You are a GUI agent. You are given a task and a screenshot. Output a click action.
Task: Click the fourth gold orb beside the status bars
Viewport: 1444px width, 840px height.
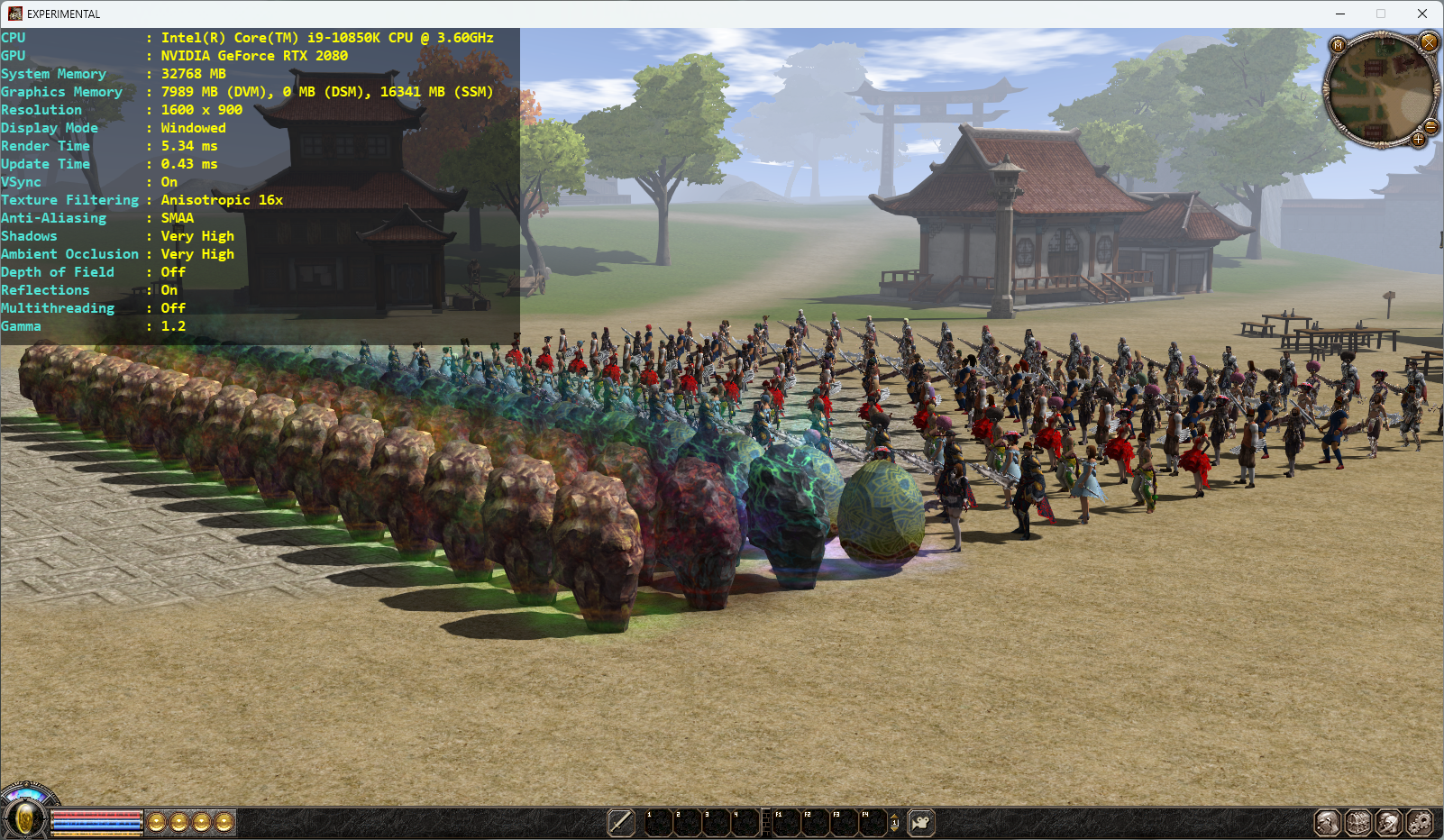224,822
